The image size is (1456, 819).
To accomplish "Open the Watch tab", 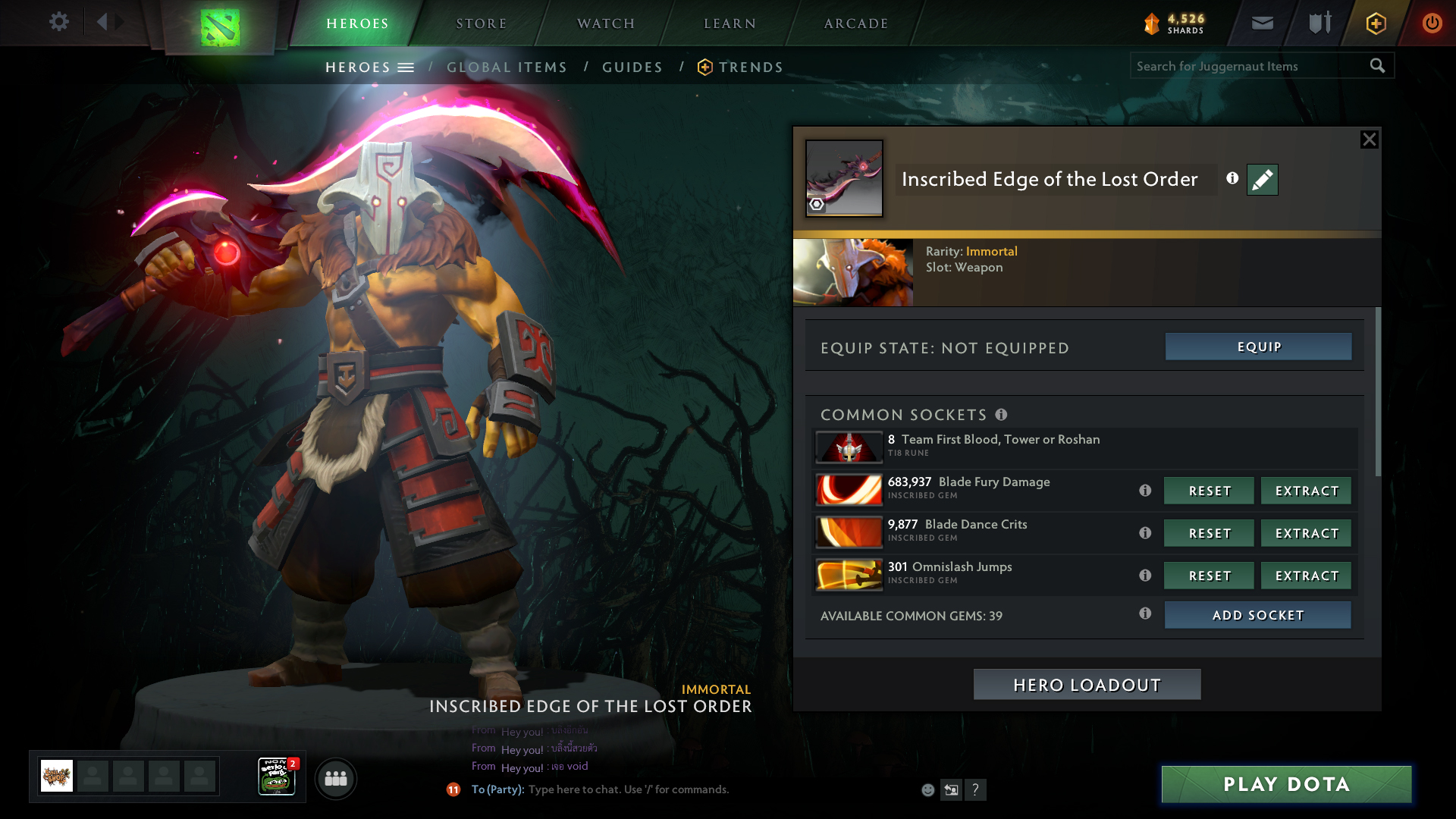I will pos(605,24).
